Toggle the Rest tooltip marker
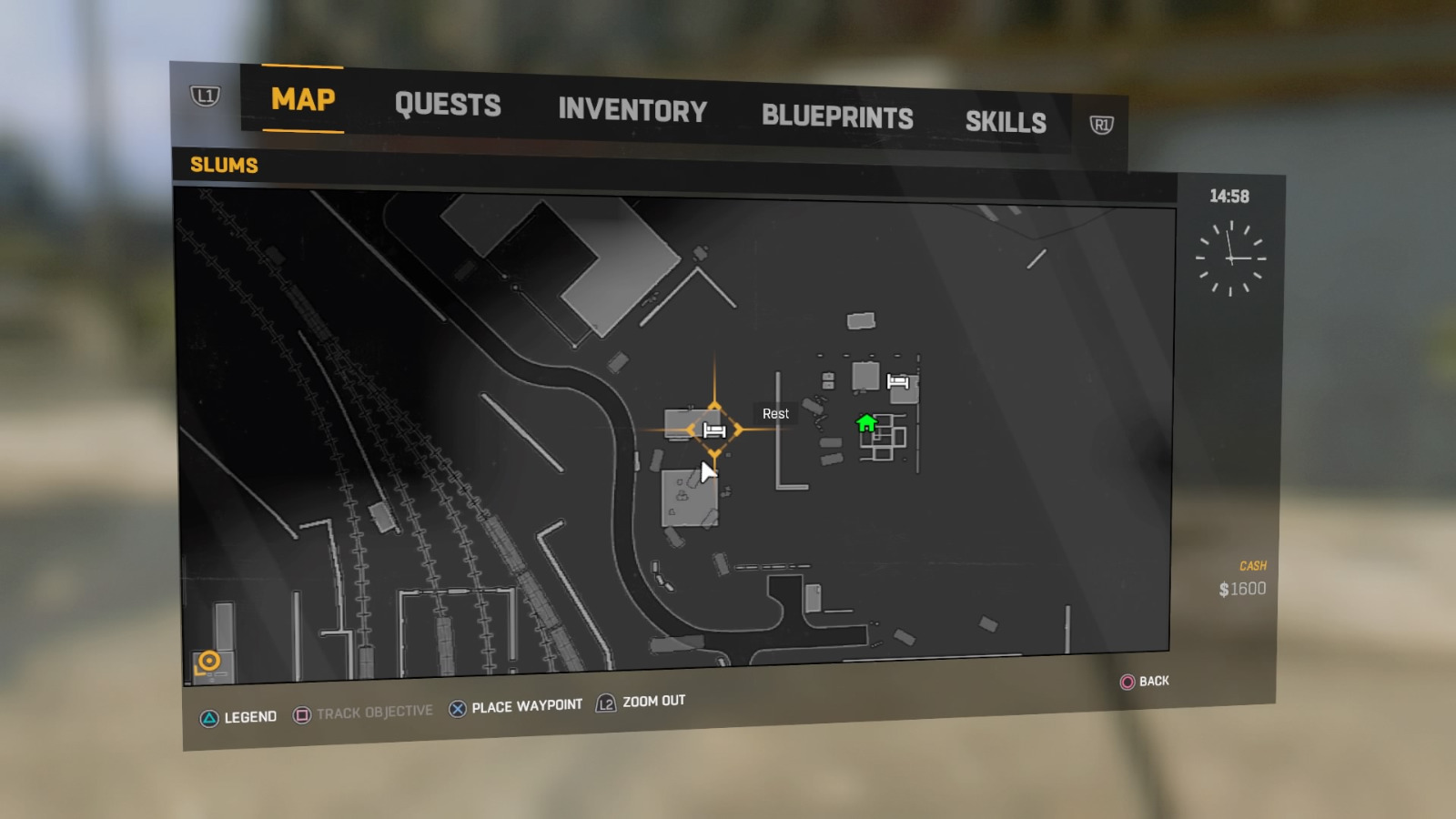The width and height of the screenshot is (1456, 819). (774, 413)
